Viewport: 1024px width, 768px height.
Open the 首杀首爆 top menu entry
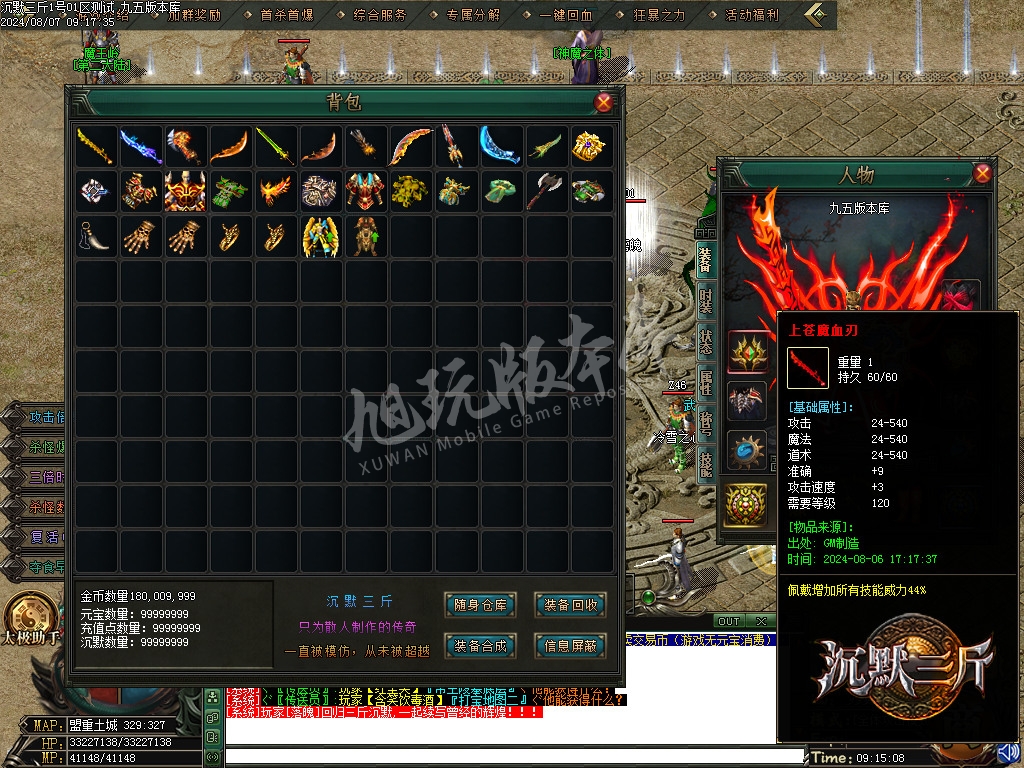click(x=288, y=15)
